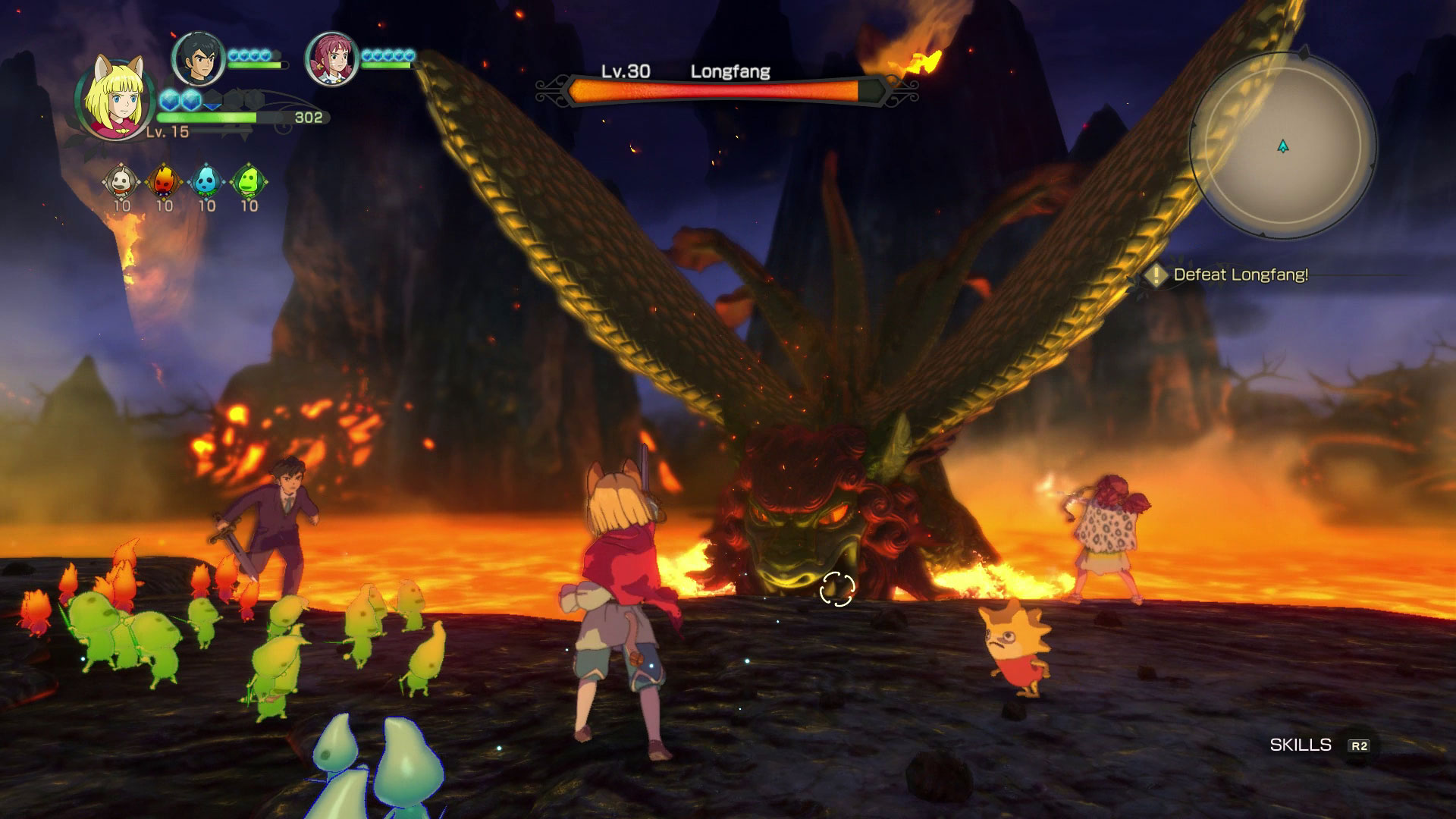Select the white higgledy icon
The width and height of the screenshot is (1456, 819).
coord(121,181)
